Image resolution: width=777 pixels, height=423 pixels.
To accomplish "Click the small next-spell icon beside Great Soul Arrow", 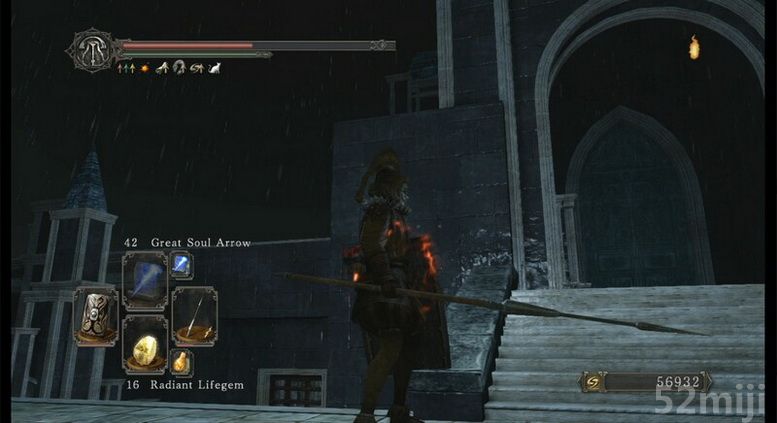I will [181, 264].
